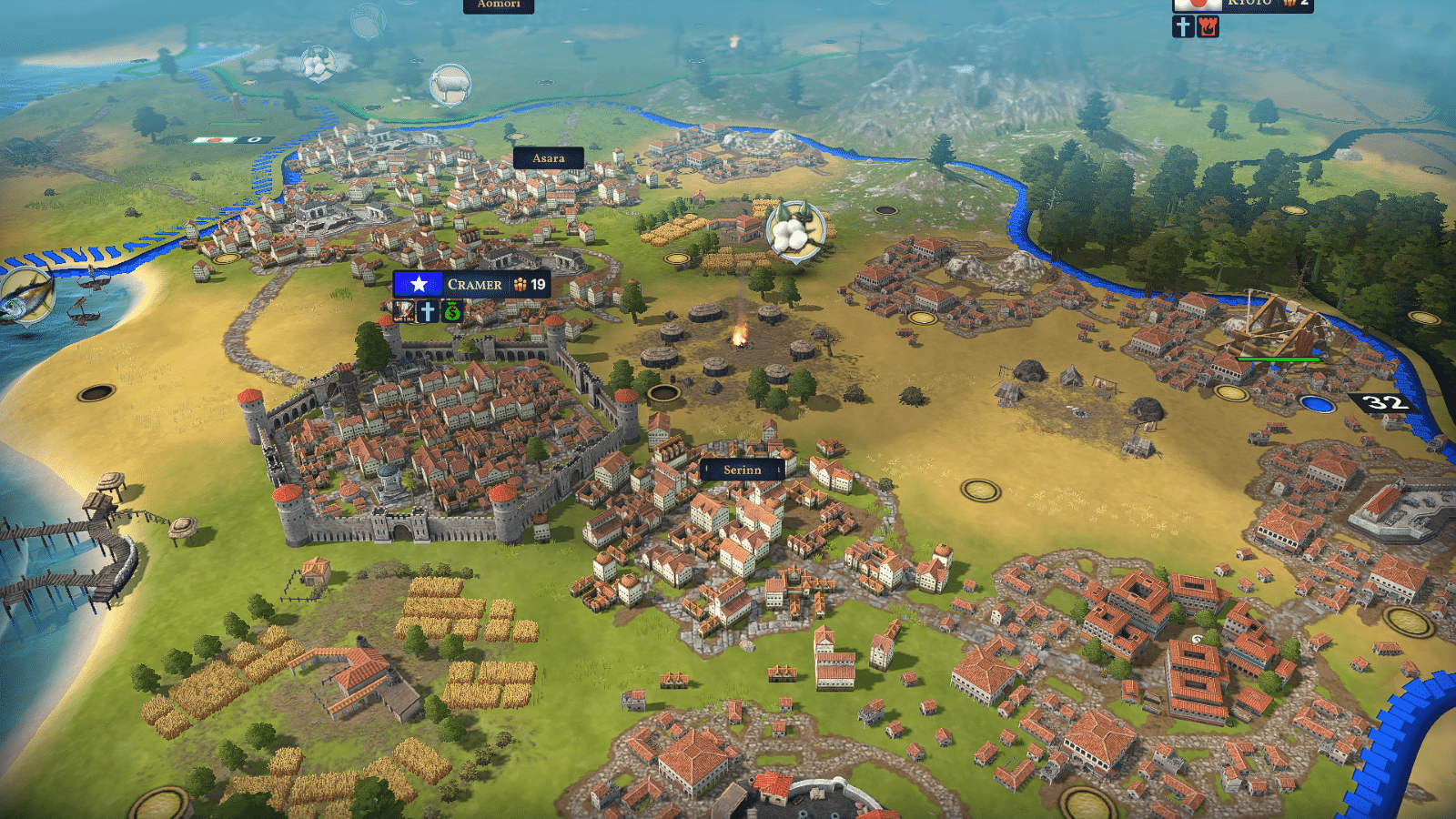Image resolution: width=1456 pixels, height=819 pixels.
Task: Click the cross icon below the Cramer banner
Action: [428, 311]
